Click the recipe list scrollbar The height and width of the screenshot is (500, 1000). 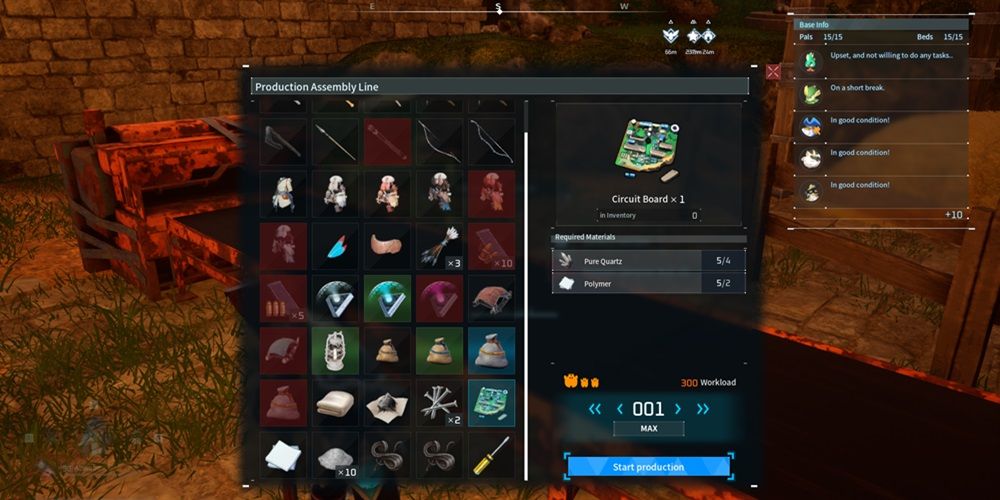[526, 300]
